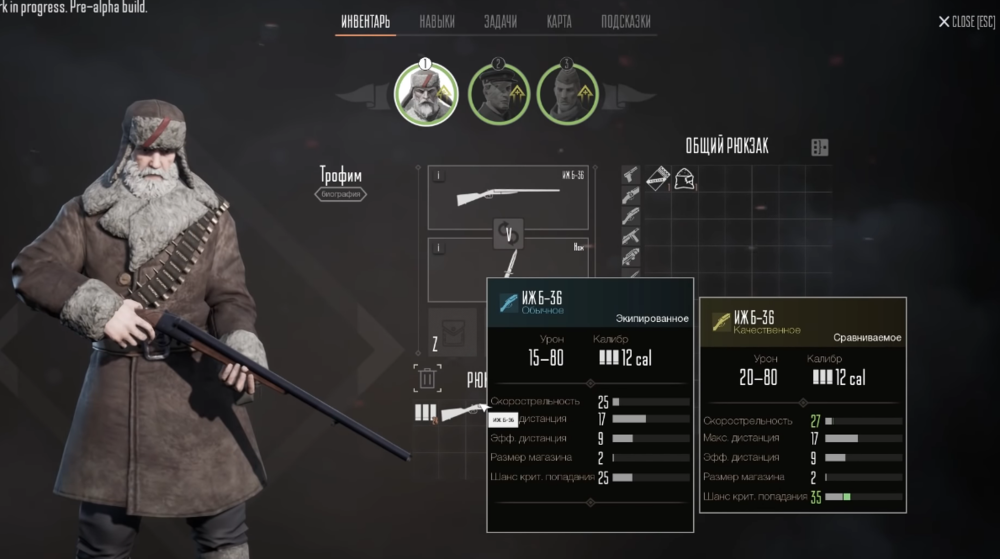This screenshot has height=559, width=1000.
Task: Open the Подсказки tab
Action: point(626,22)
